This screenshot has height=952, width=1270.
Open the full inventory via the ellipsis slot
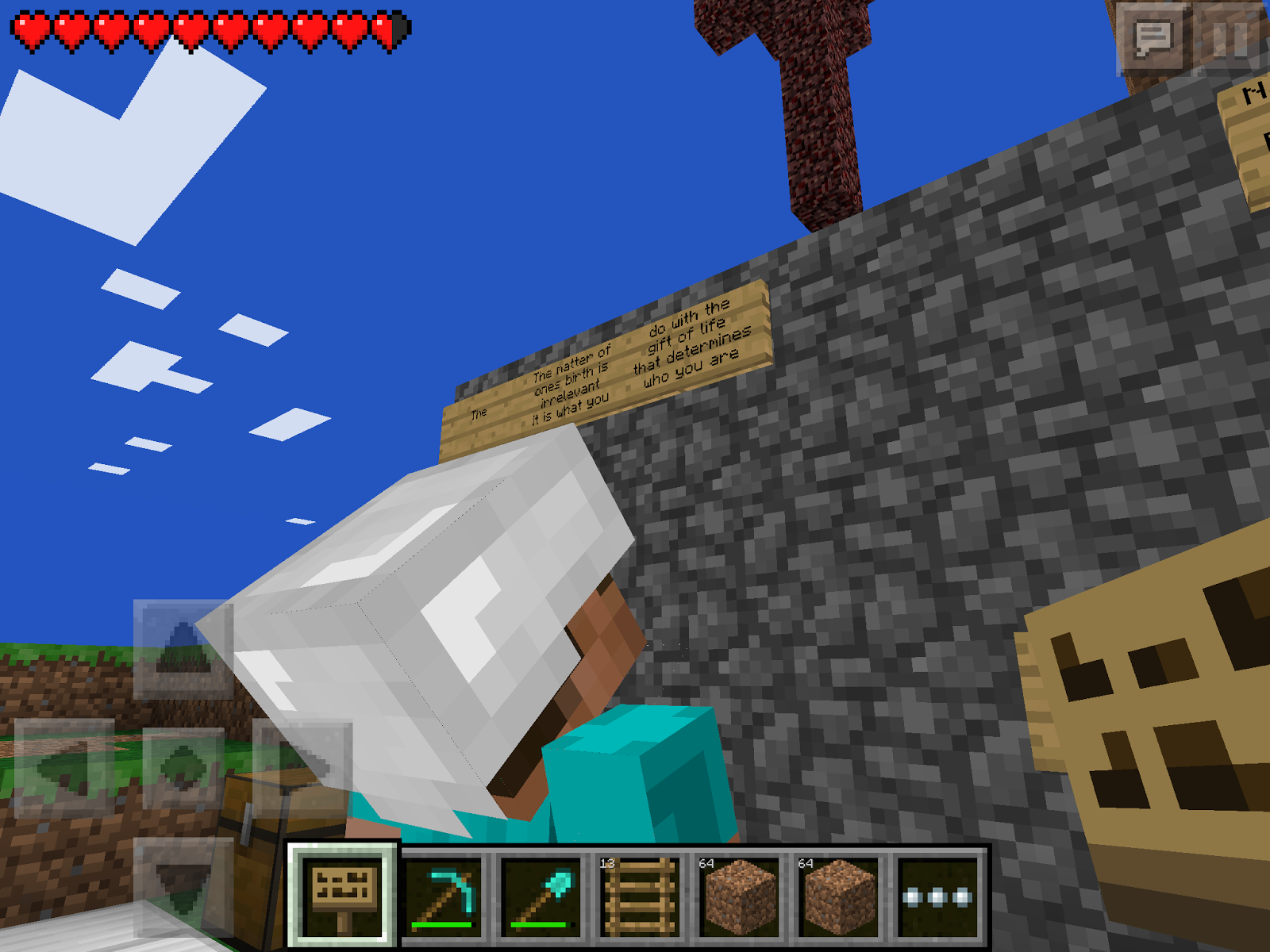(937, 896)
